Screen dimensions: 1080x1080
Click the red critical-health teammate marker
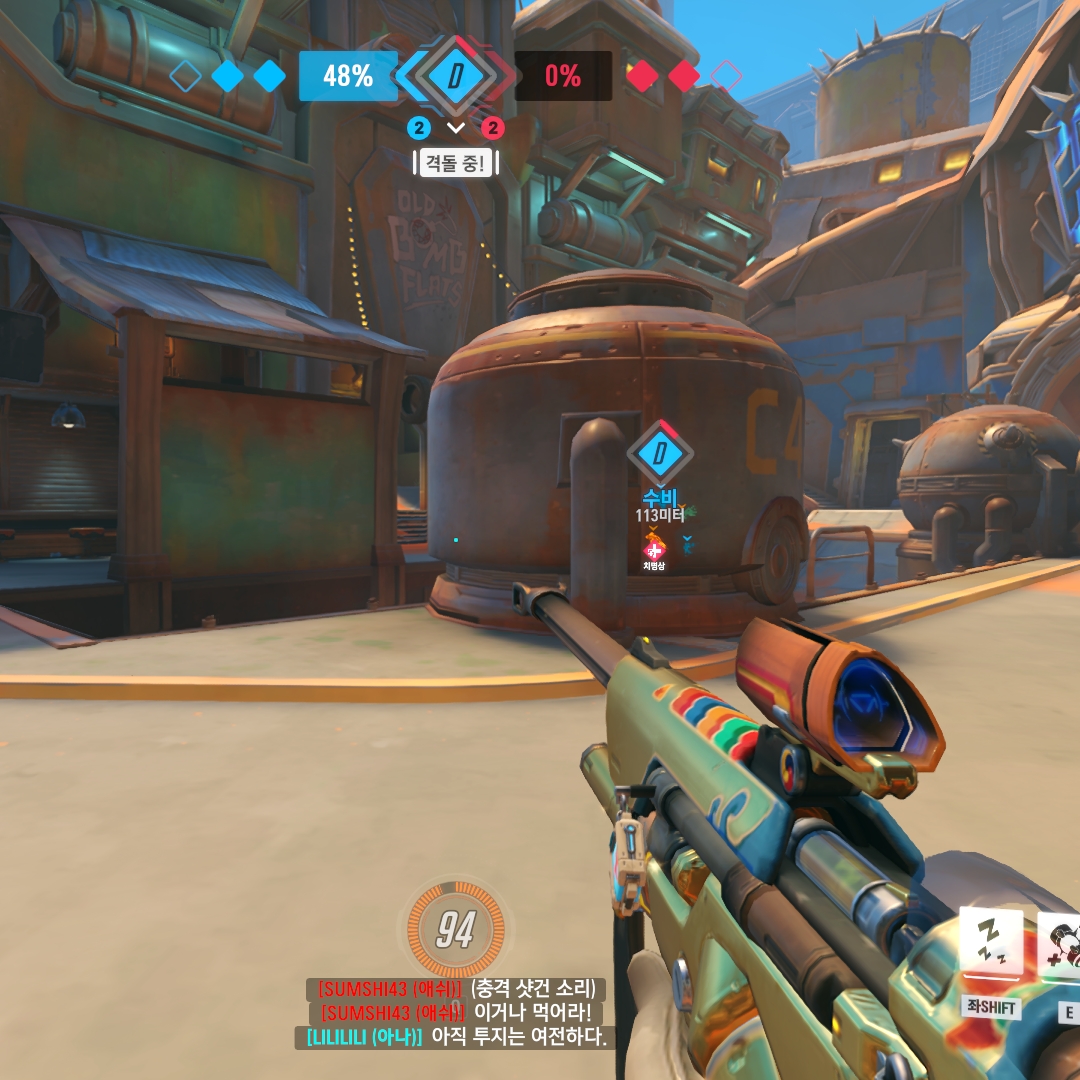point(654,548)
